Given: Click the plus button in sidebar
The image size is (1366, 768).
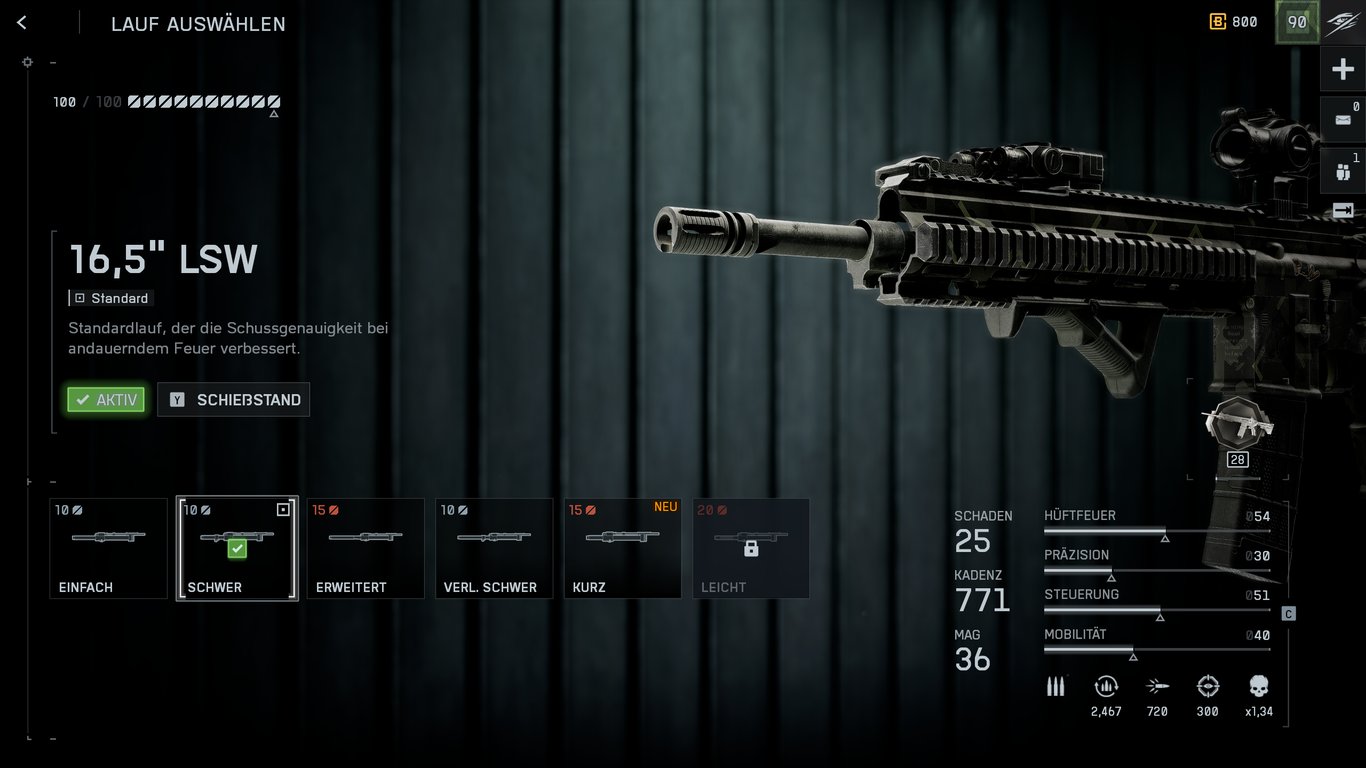Looking at the screenshot, I should click(x=1342, y=69).
